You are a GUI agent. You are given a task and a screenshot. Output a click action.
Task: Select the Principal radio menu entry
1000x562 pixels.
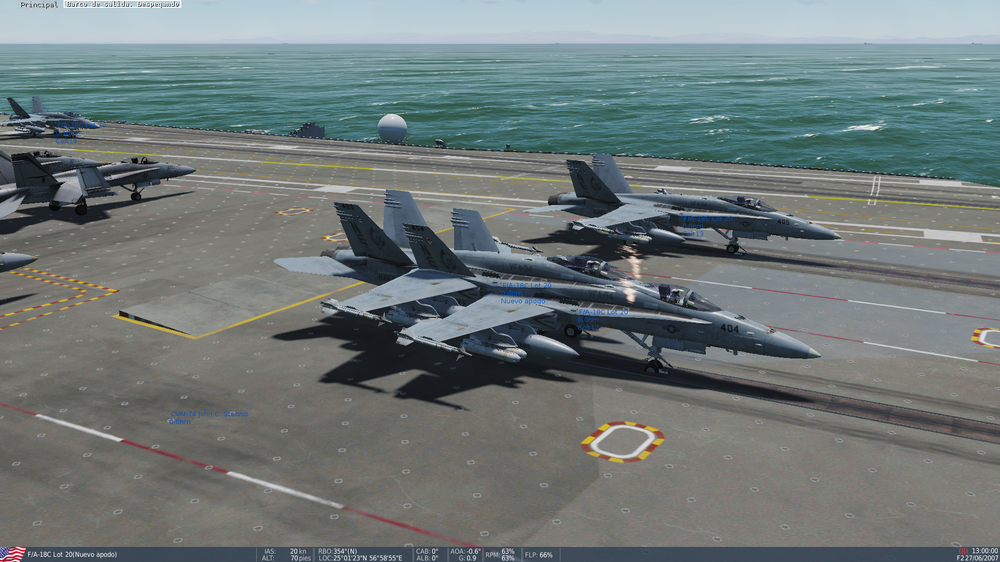(x=39, y=5)
